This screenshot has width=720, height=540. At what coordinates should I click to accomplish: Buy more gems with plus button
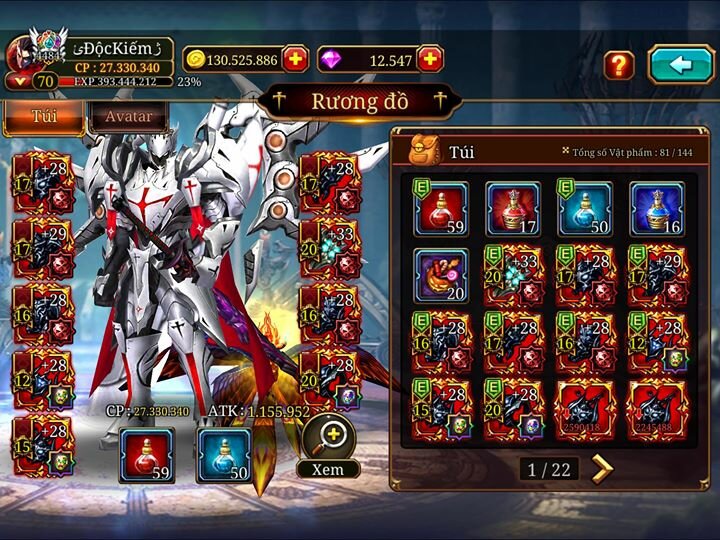[430, 59]
